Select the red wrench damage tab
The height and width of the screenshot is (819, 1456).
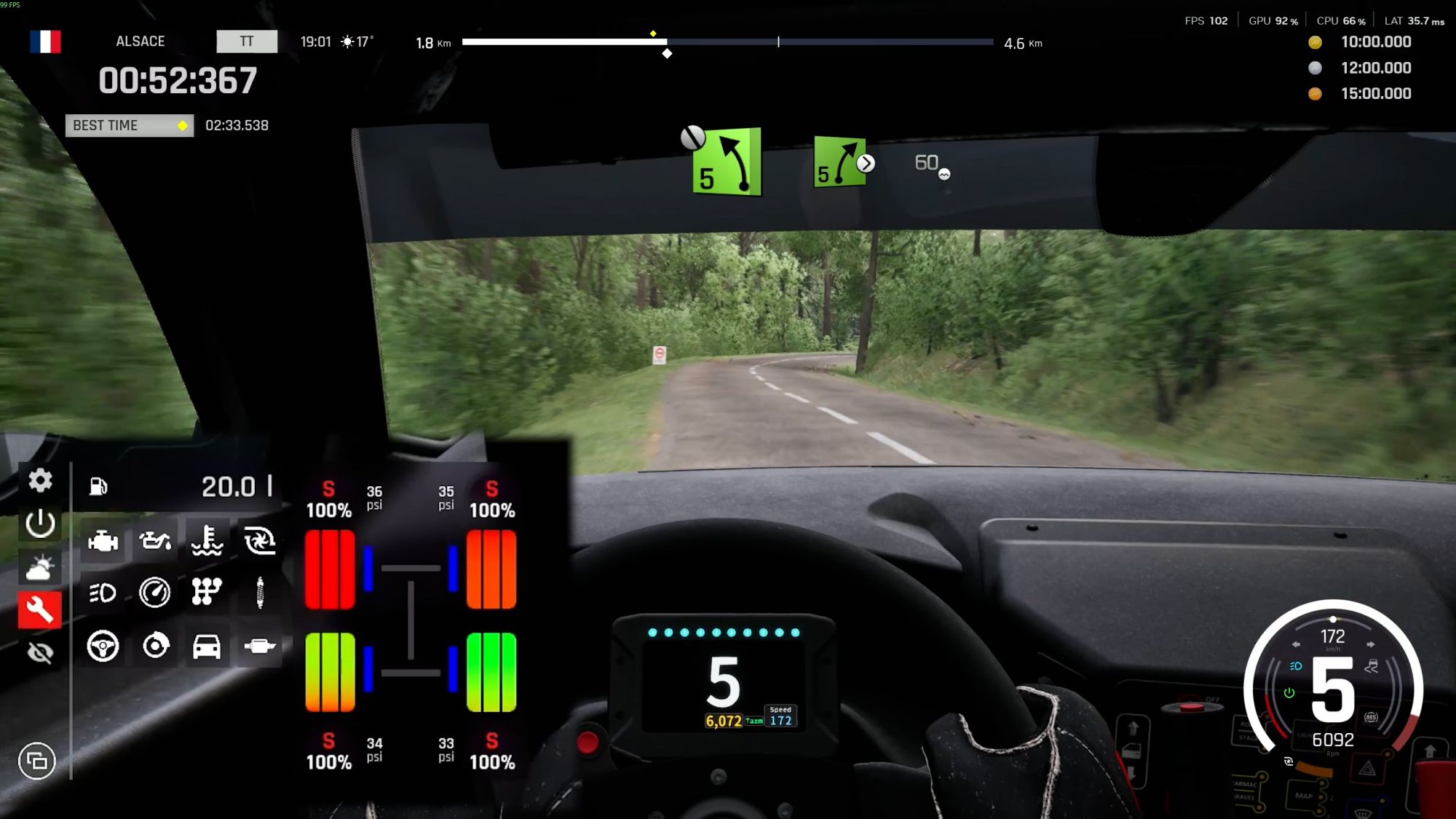click(x=40, y=609)
